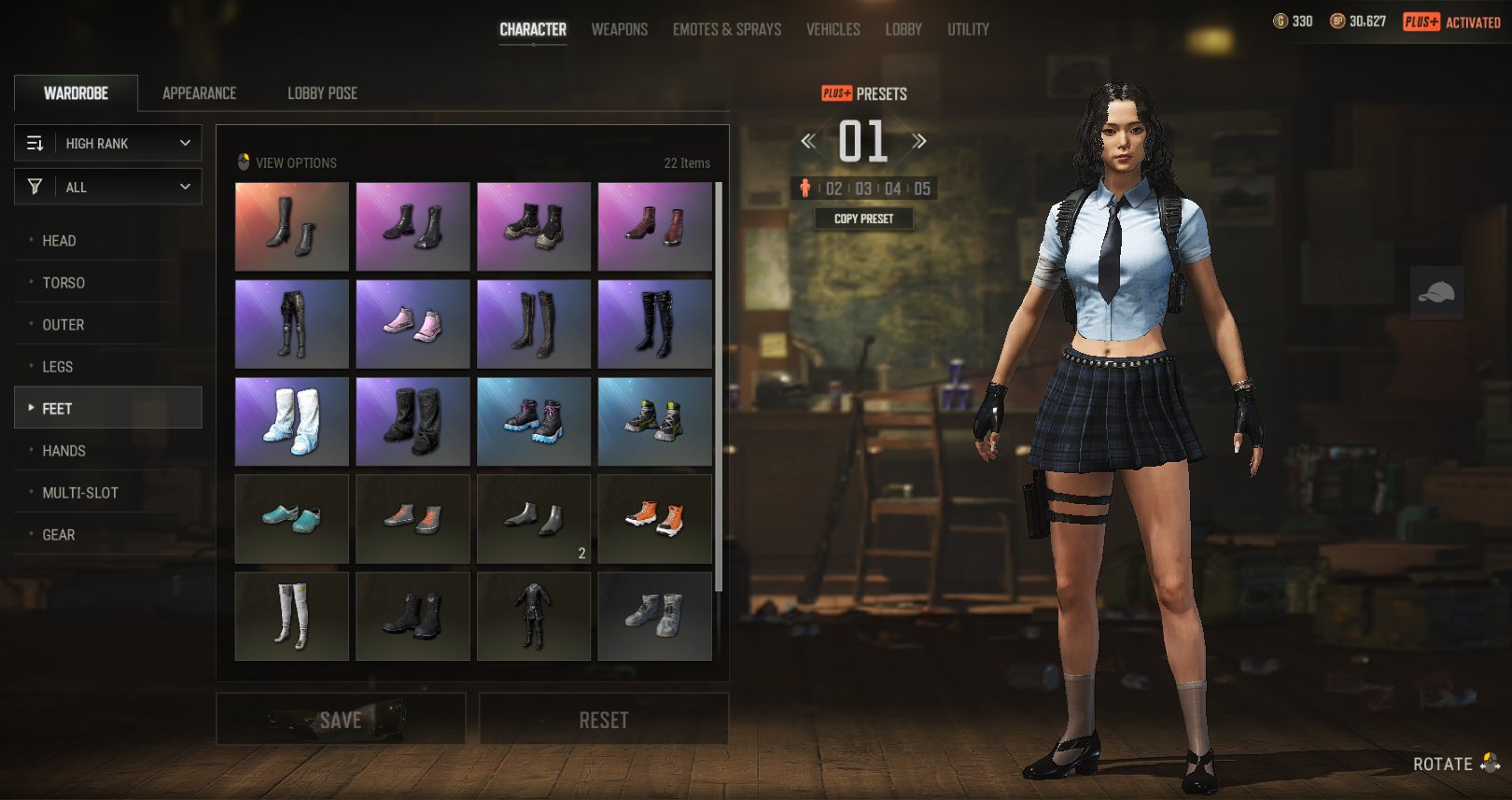
Task: Choose the teal slip-on shoes
Action: point(292,519)
